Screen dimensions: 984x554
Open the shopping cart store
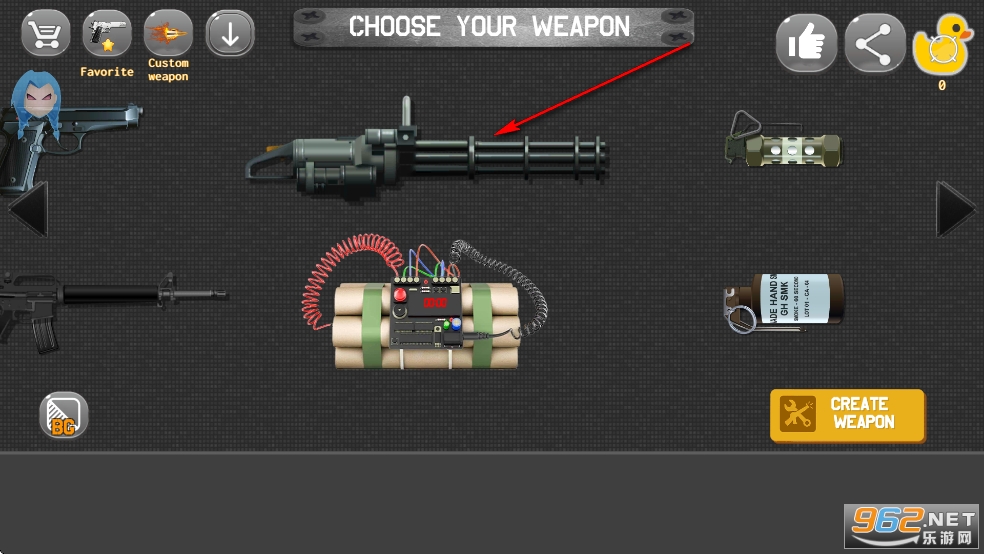(46, 35)
